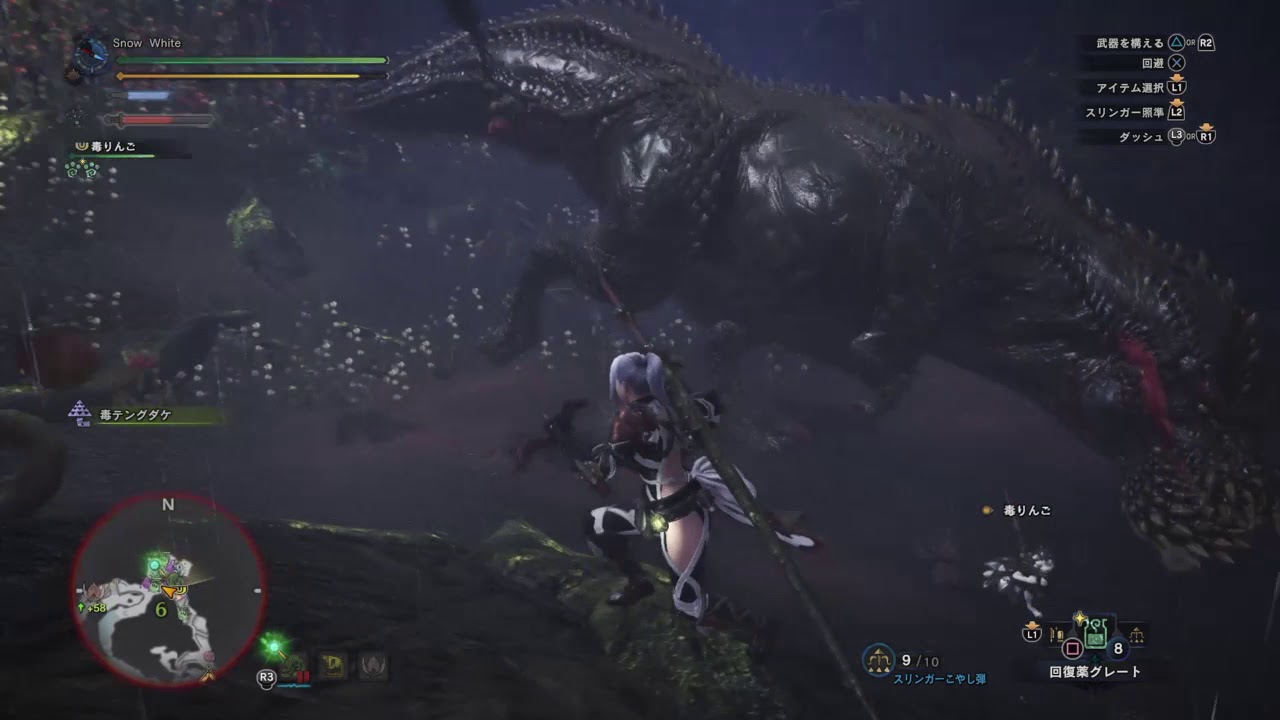Click the grayed-out monster crown icon
1280x720 pixels.
click(373, 666)
